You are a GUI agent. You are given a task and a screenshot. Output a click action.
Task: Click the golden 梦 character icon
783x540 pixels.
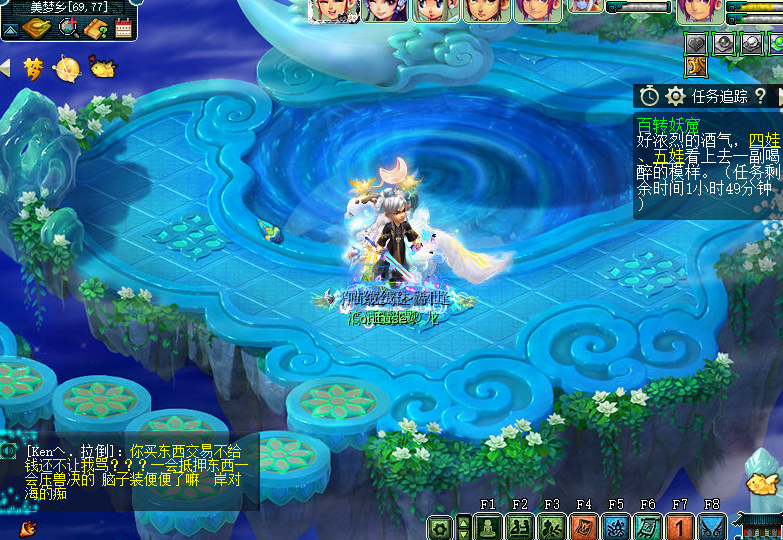tap(33, 68)
